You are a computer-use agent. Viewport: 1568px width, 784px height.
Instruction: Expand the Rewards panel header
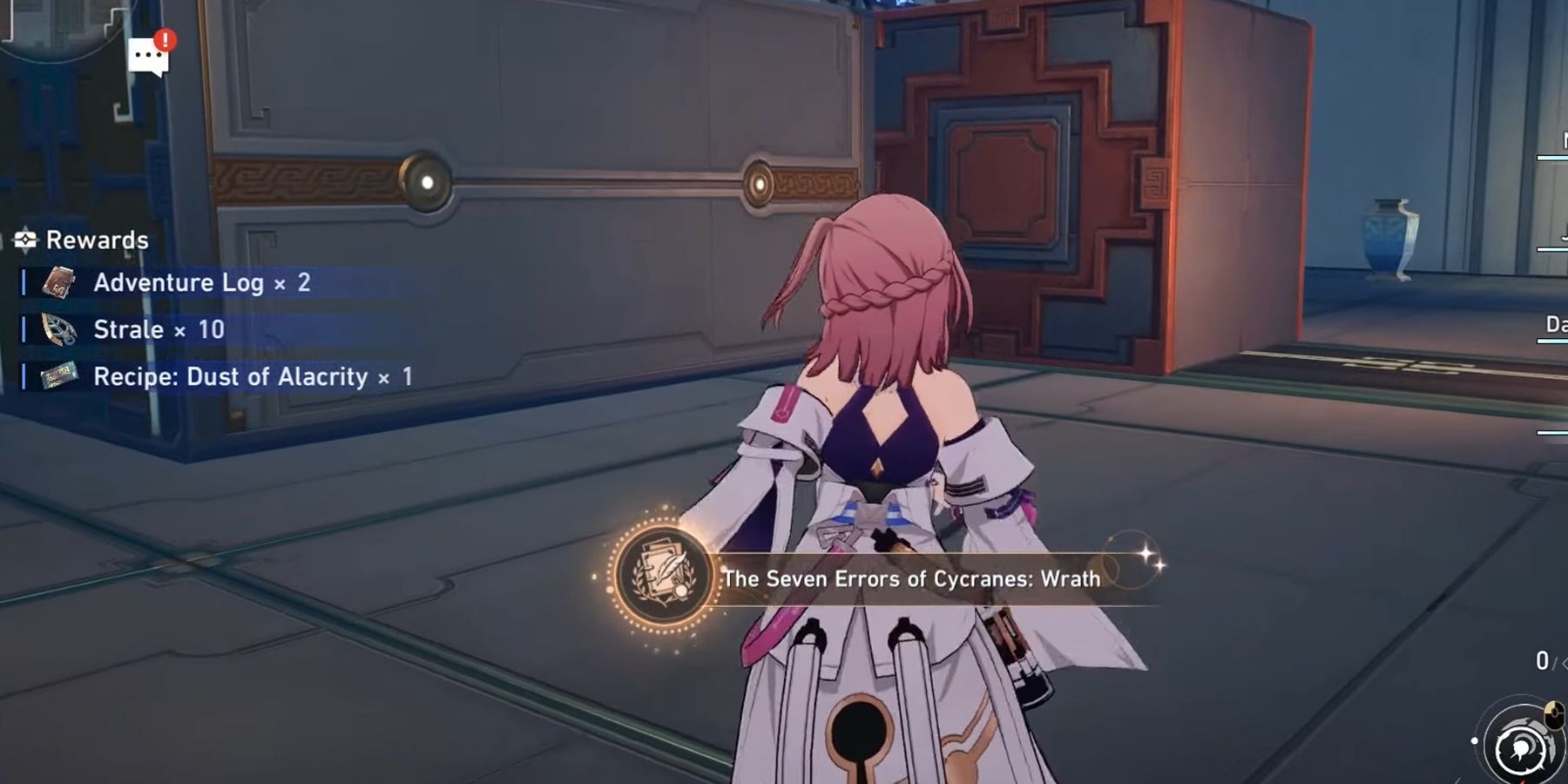point(98,239)
